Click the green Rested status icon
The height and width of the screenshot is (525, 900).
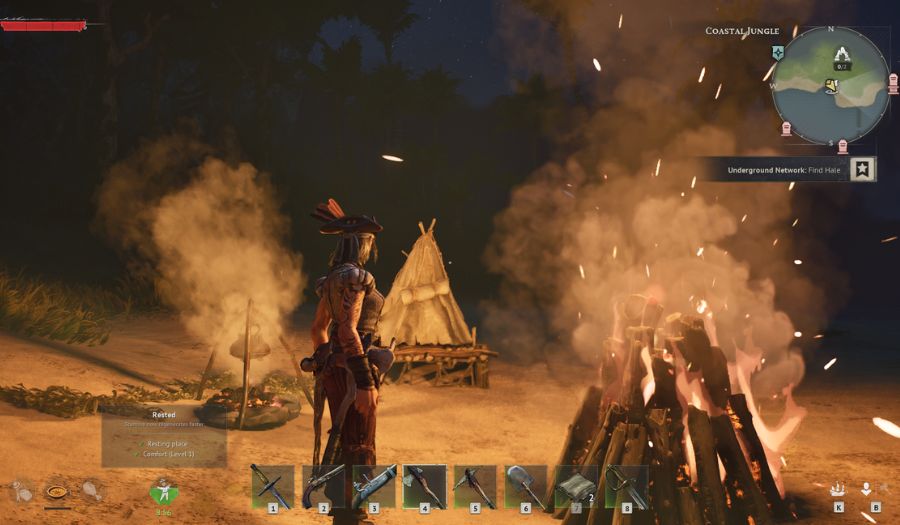(x=162, y=492)
